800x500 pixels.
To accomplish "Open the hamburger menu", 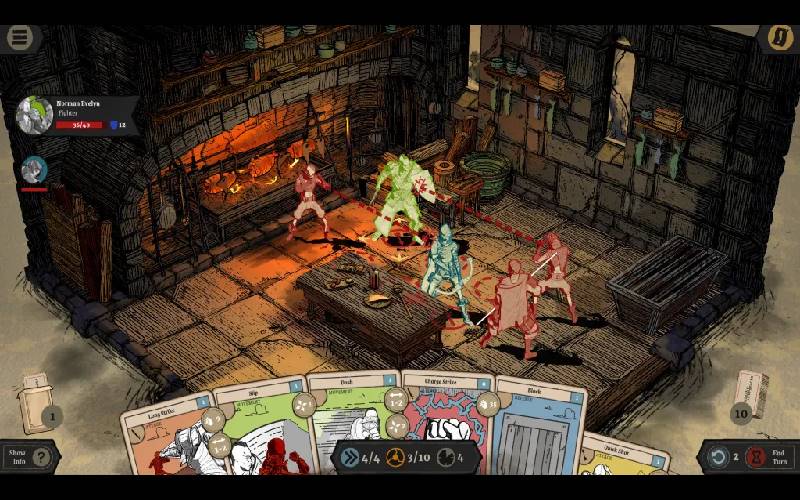I will coord(19,37).
